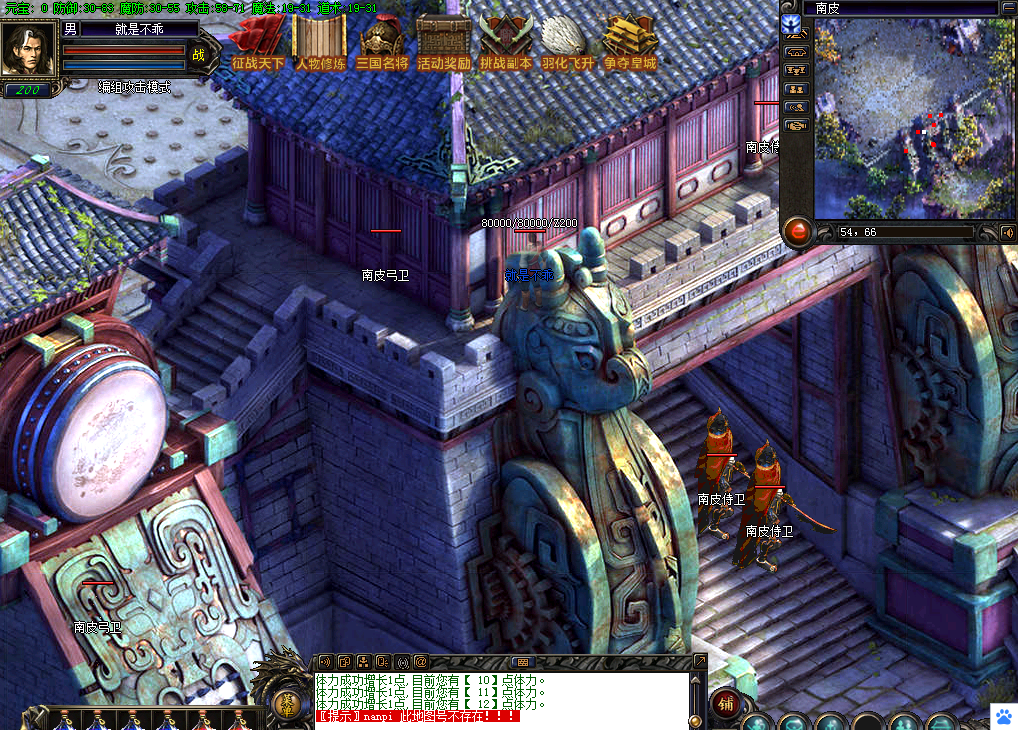This screenshot has width=1018, height=730.
Task: Open the 活动奖励 treasure chest
Action: 444,43
